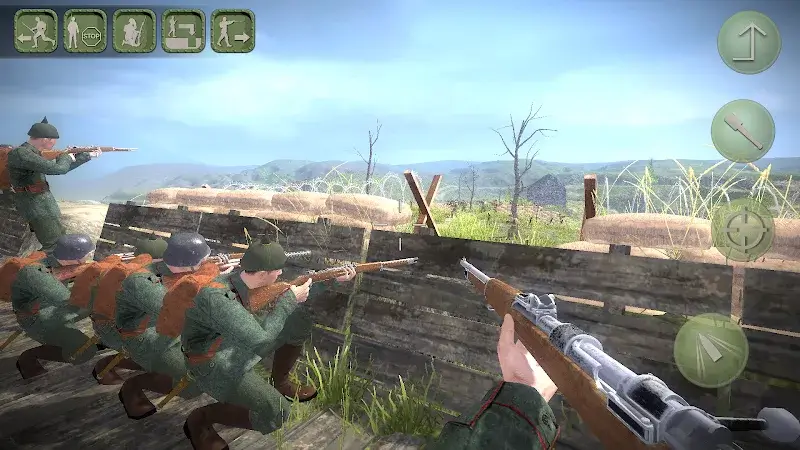Activate the round melee weapon button
The width and height of the screenshot is (800, 450).
pos(743,131)
